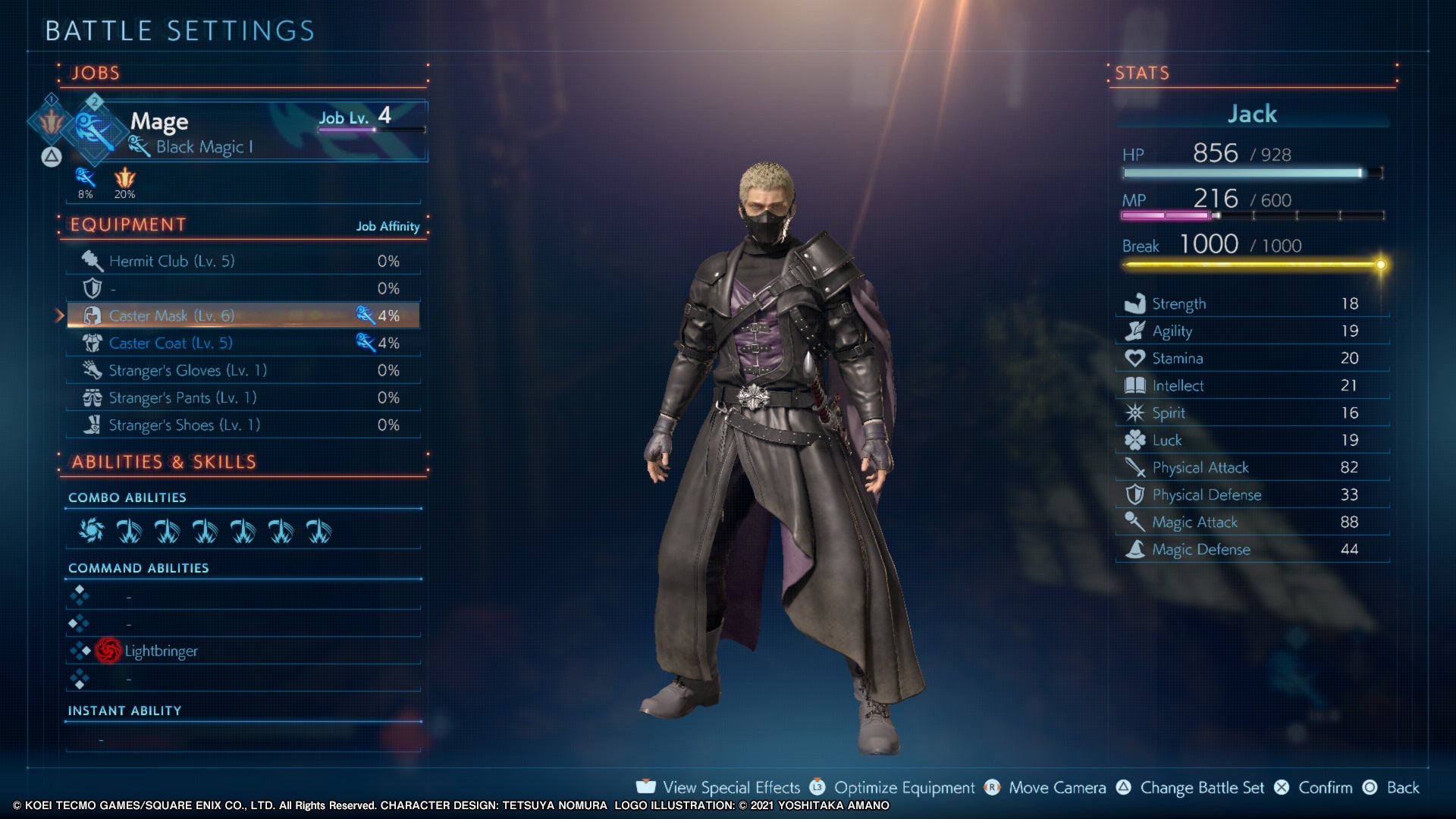Screen dimensions: 1456x819
Task: Open the Equipment section header
Action: pos(125,224)
